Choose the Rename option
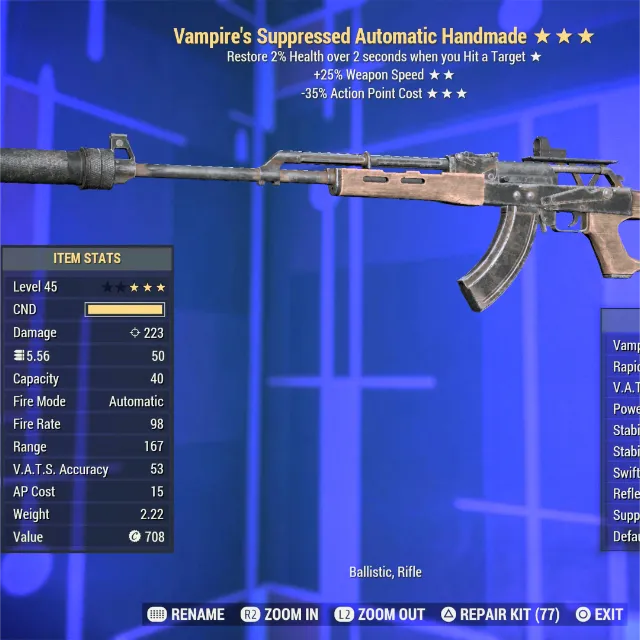 187,614
